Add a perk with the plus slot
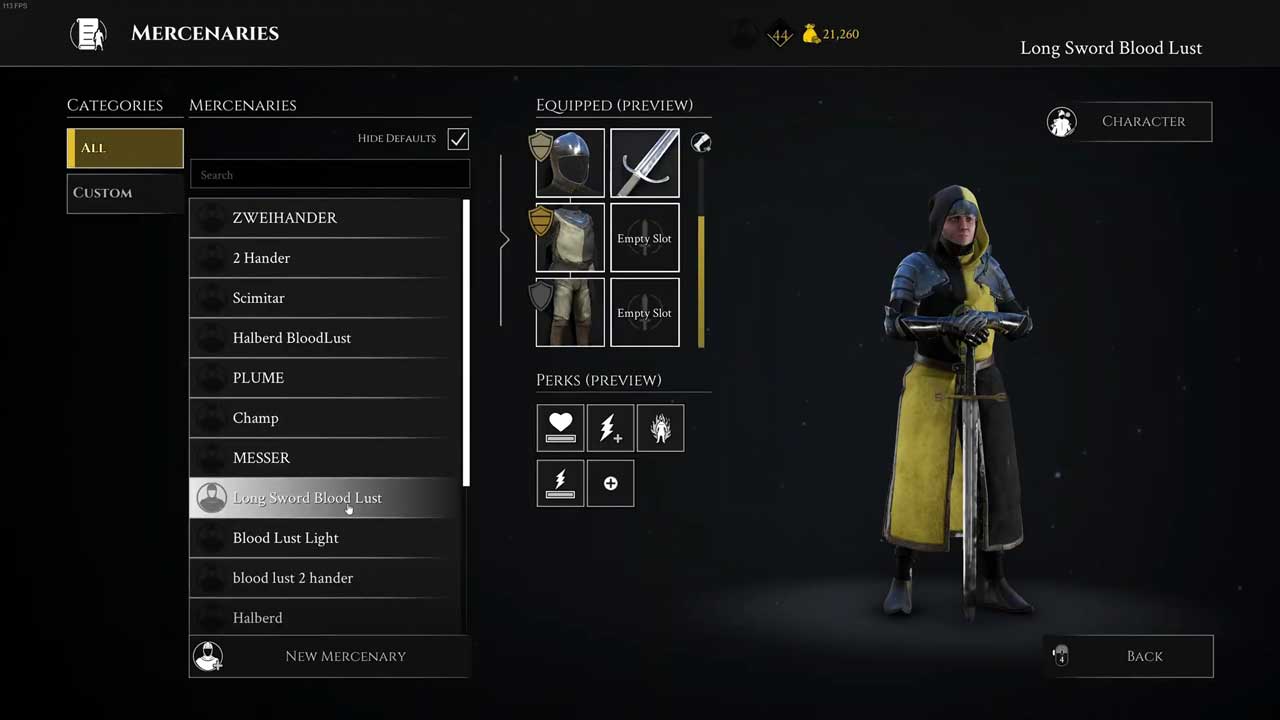The width and height of the screenshot is (1280, 720). coord(610,484)
